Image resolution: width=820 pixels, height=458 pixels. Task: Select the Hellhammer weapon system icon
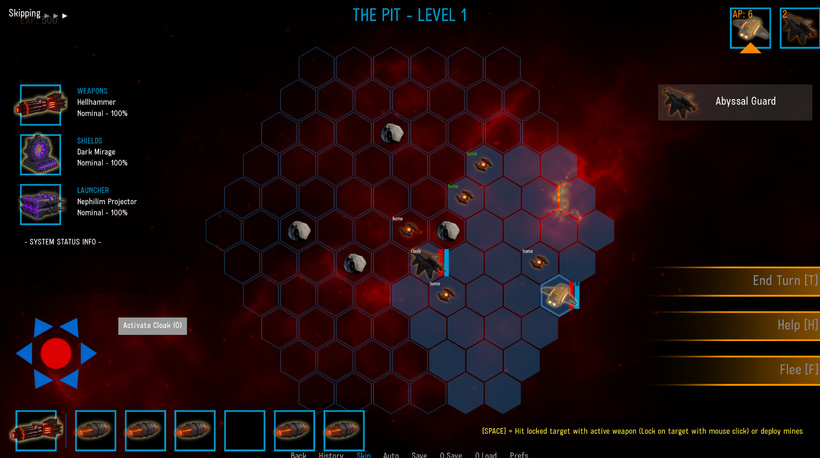pos(40,104)
